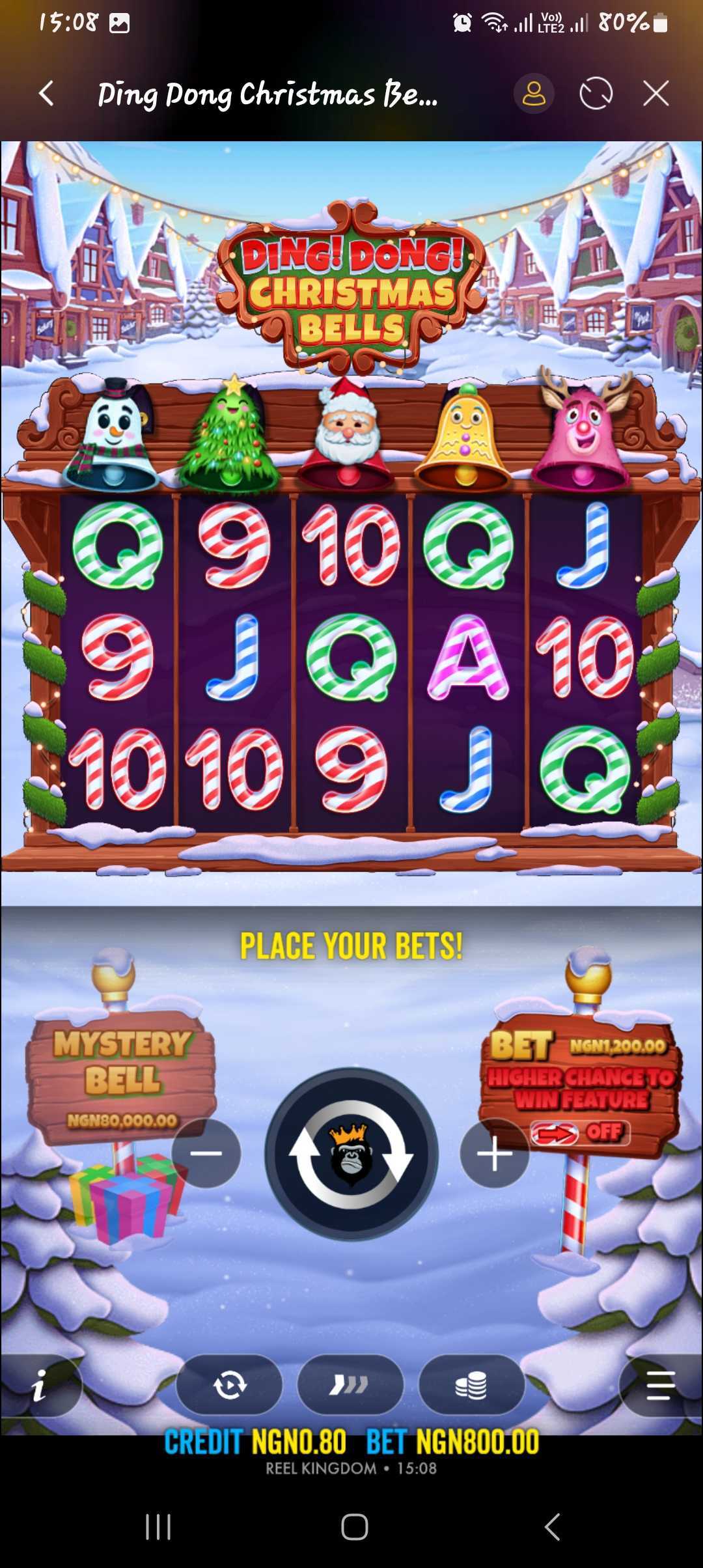Open the autoplay settings

(x=229, y=1386)
